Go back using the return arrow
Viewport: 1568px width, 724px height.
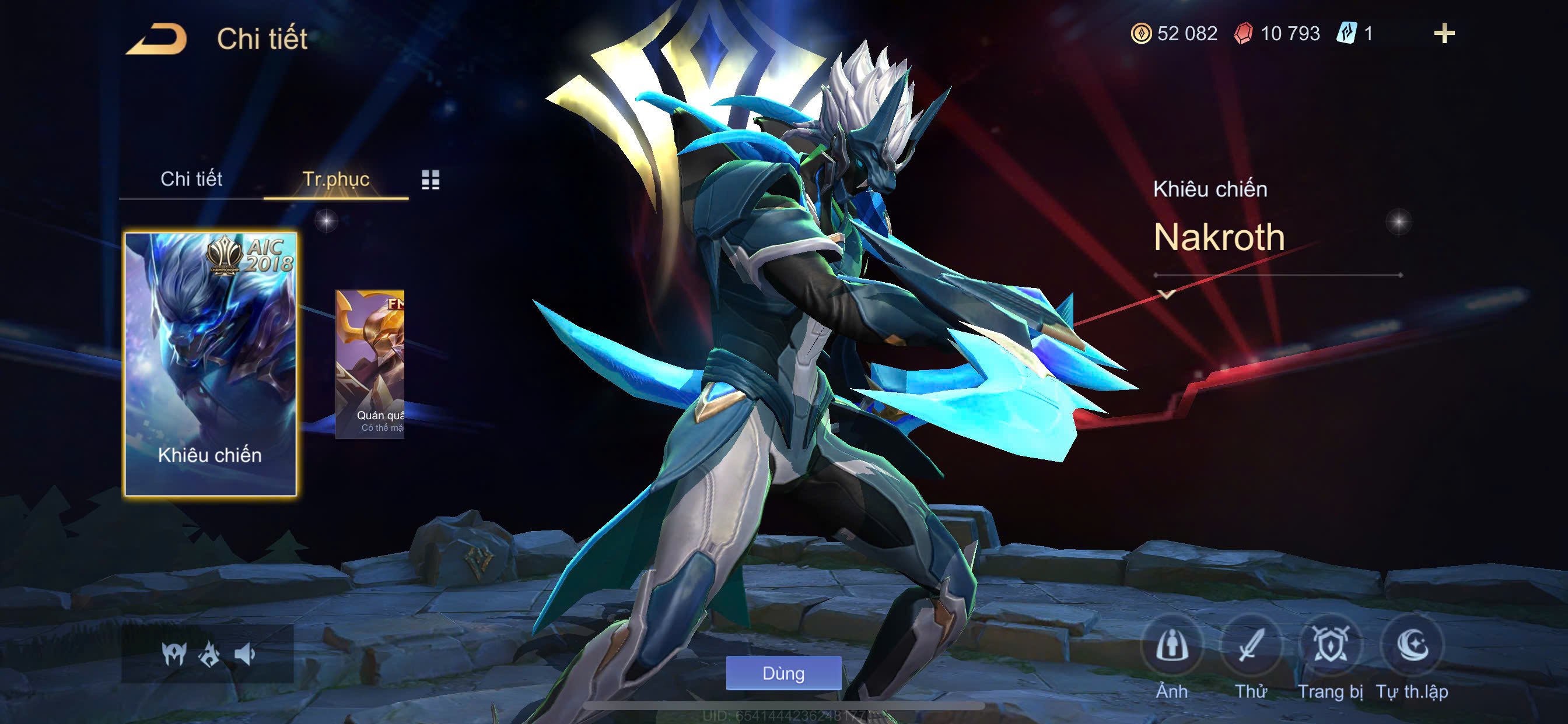coord(156,39)
